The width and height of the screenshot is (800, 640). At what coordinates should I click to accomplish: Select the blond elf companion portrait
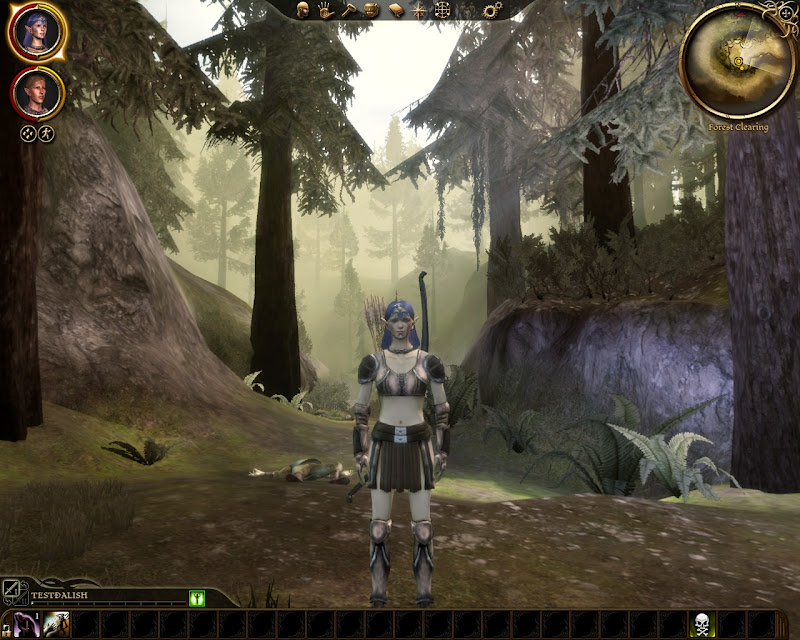click(x=38, y=92)
